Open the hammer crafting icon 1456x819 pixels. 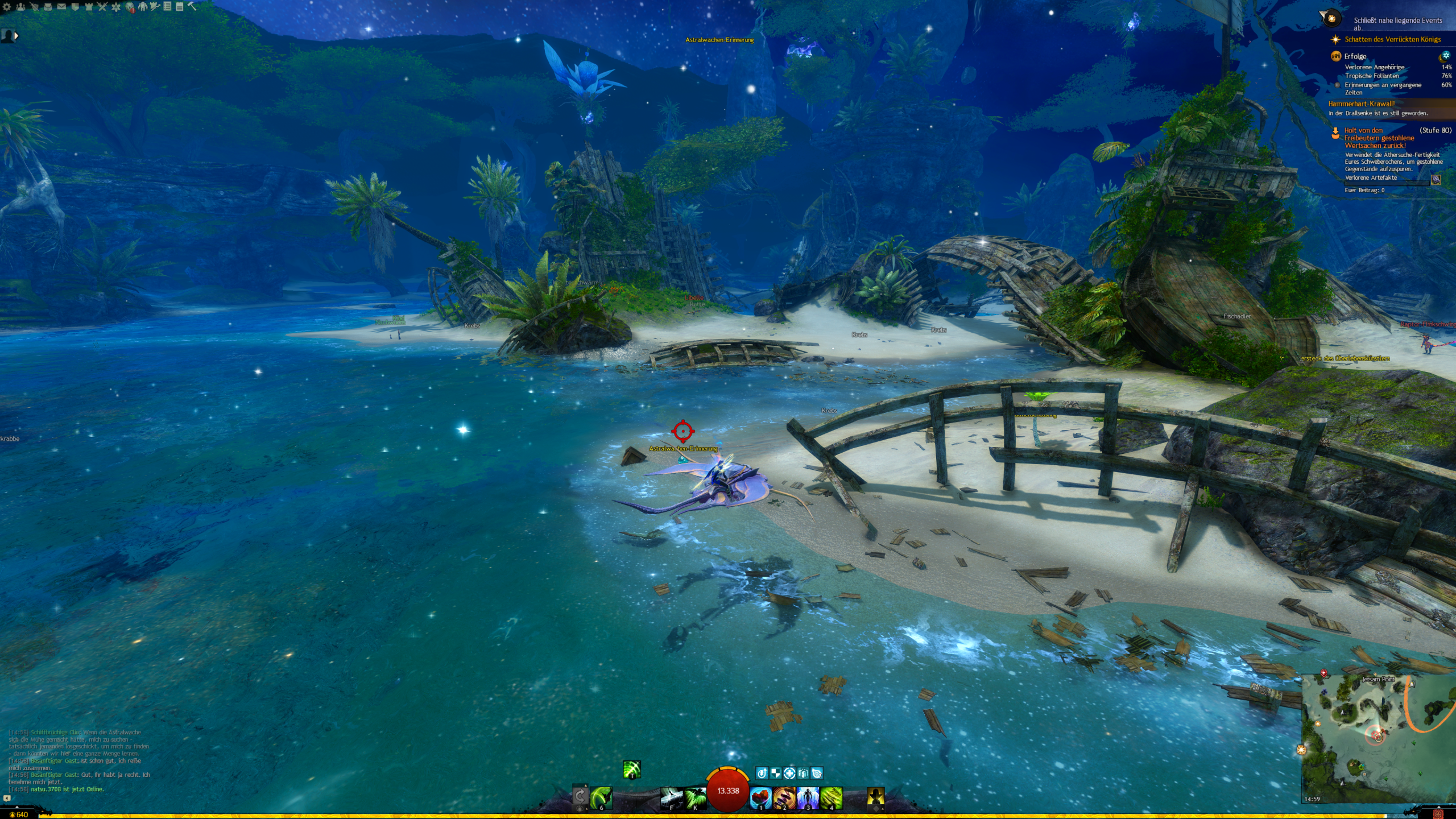coord(192,7)
